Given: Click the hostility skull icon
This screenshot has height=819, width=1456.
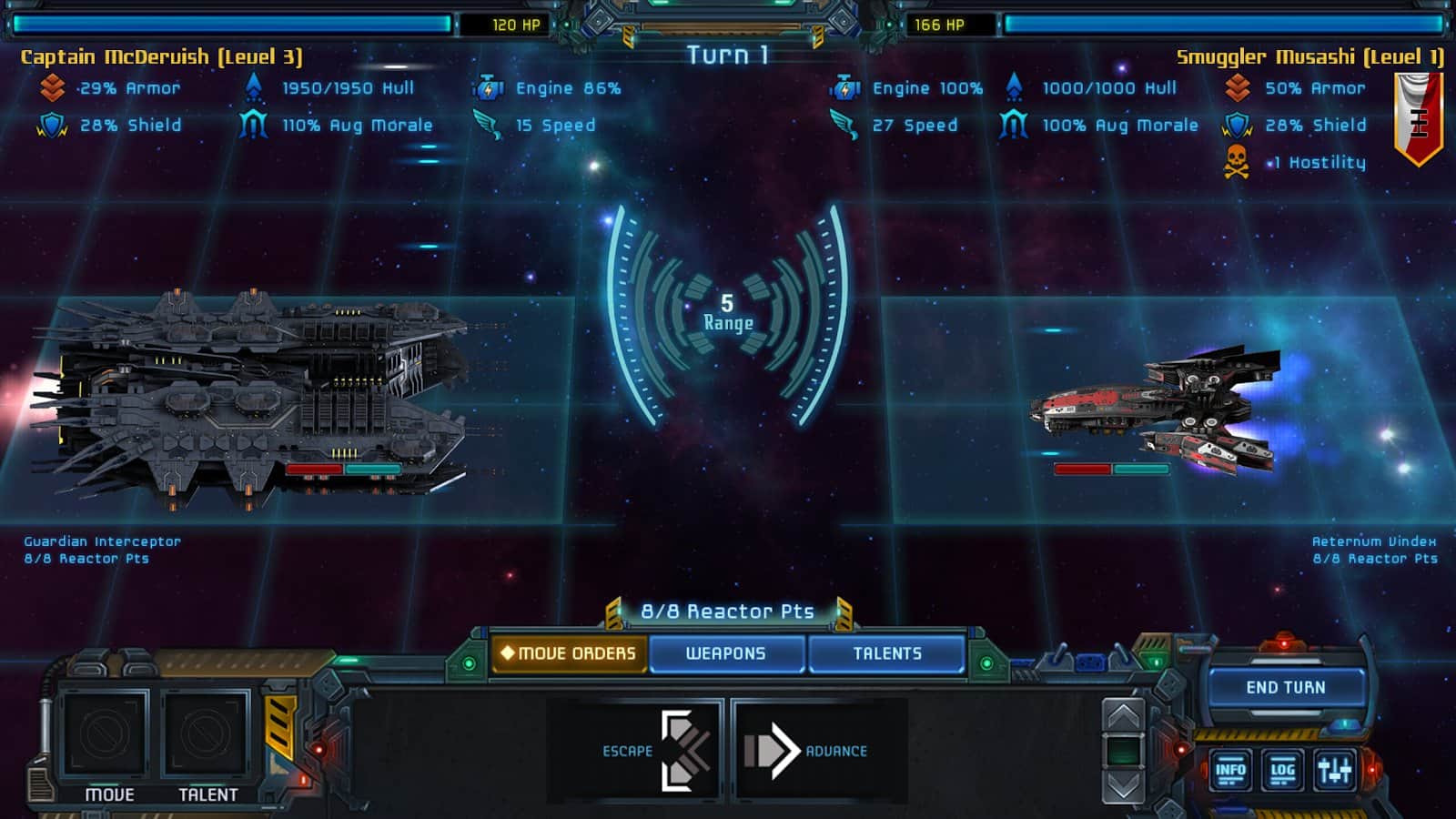Looking at the screenshot, I should [x=1238, y=161].
